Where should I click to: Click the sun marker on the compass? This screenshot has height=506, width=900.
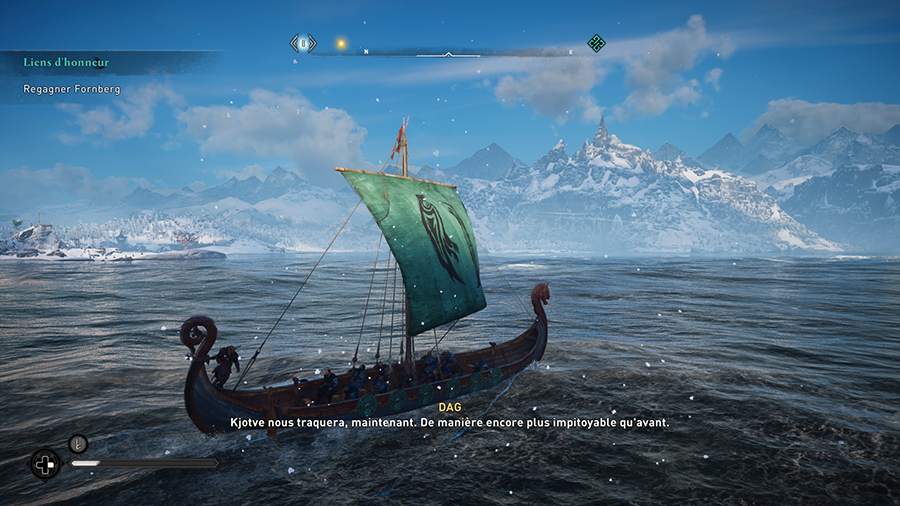[341, 43]
